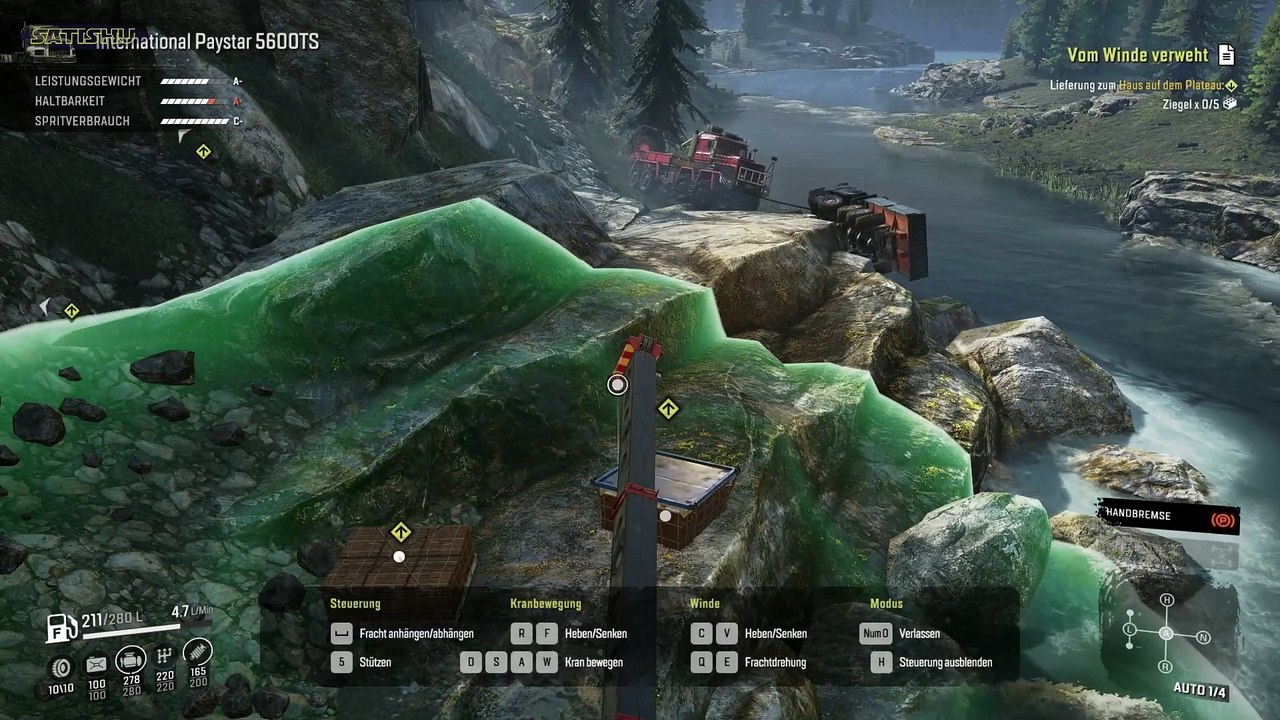
Task: Toggle the Handbremse parking brake indicator
Action: 1222,520
